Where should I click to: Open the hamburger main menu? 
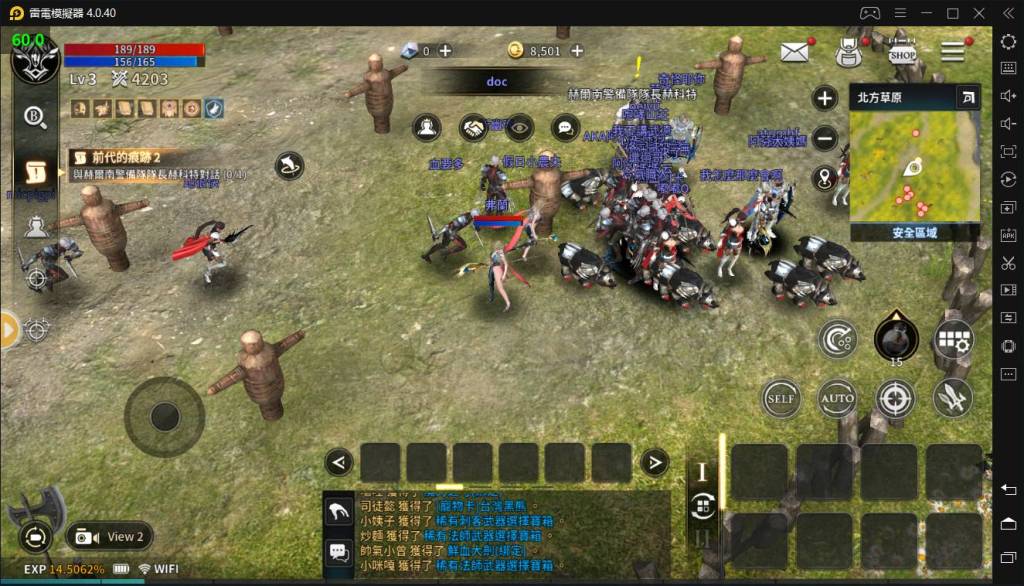[952, 52]
